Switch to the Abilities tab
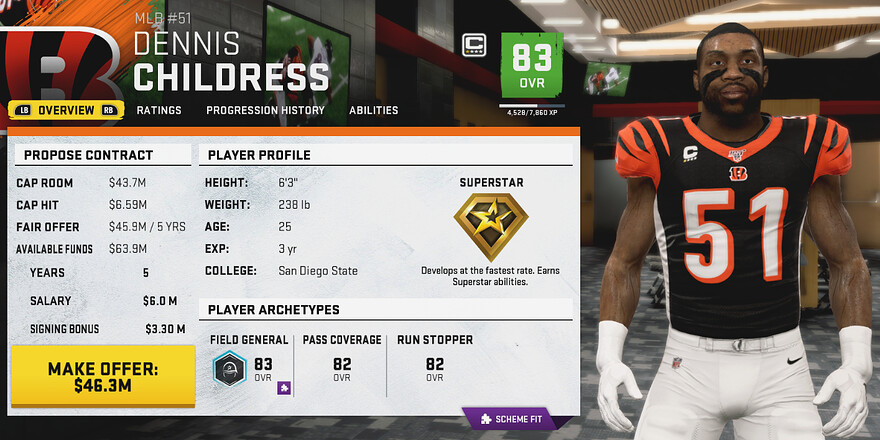The image size is (880, 440). [x=373, y=110]
